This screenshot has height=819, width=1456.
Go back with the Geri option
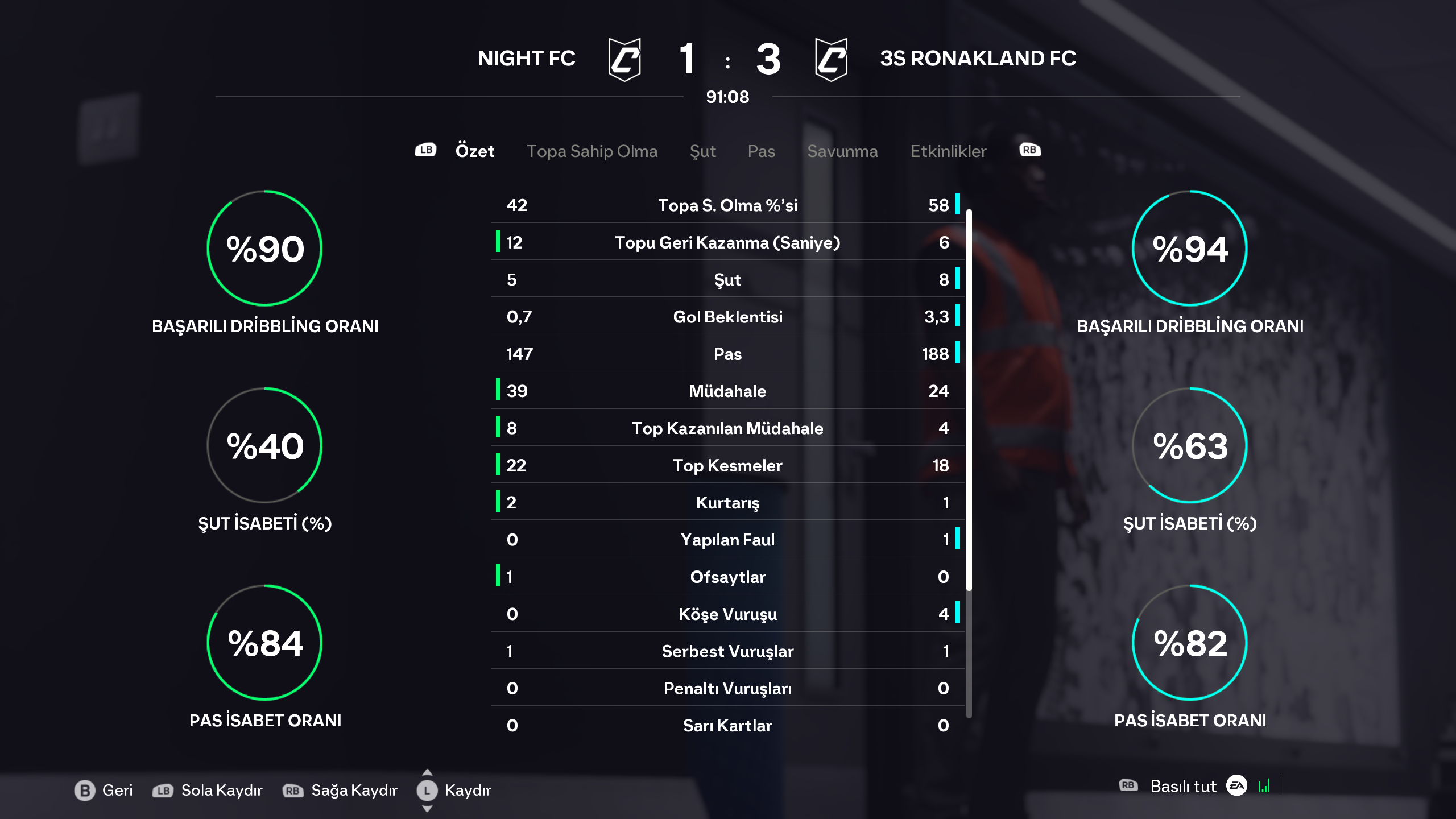[104, 790]
